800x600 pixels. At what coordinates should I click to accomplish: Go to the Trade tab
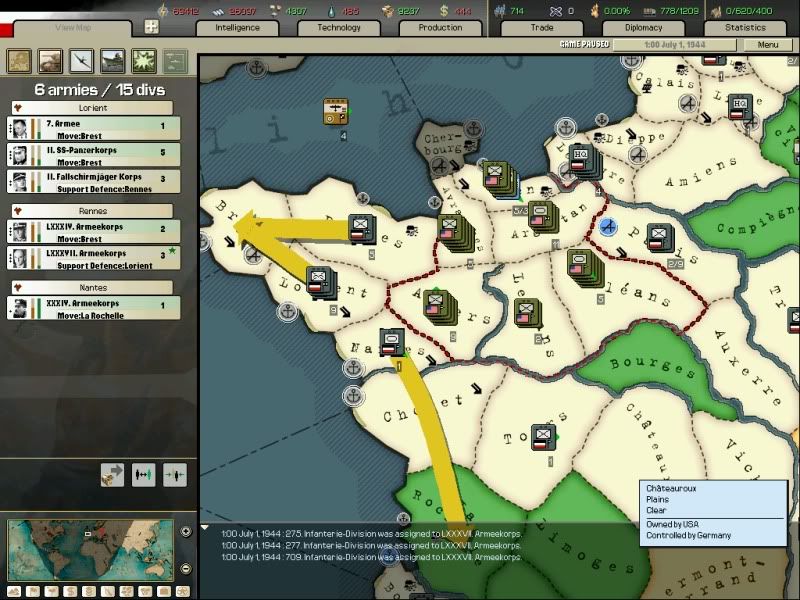pos(542,28)
